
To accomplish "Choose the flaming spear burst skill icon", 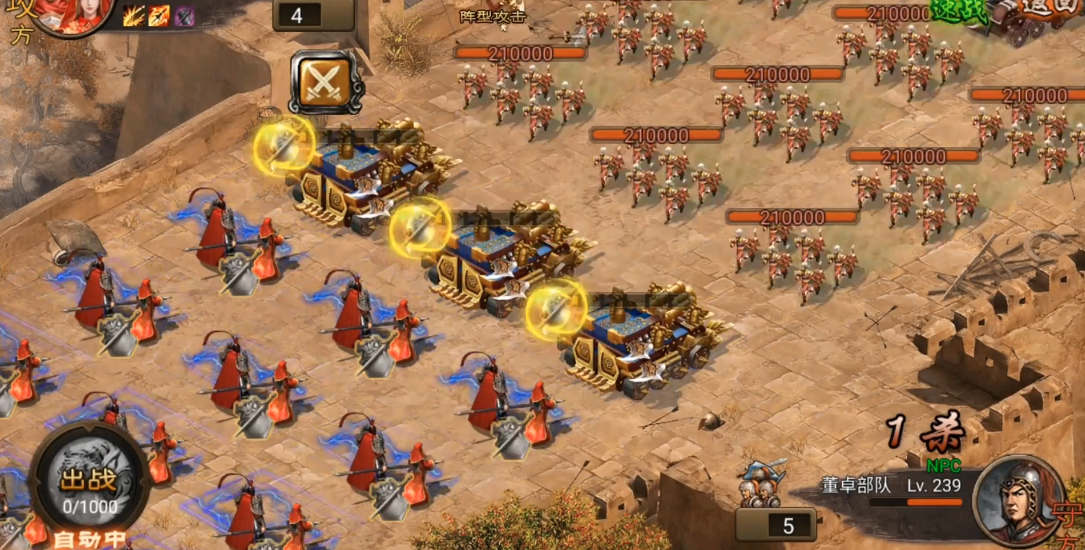I will [x=133, y=15].
